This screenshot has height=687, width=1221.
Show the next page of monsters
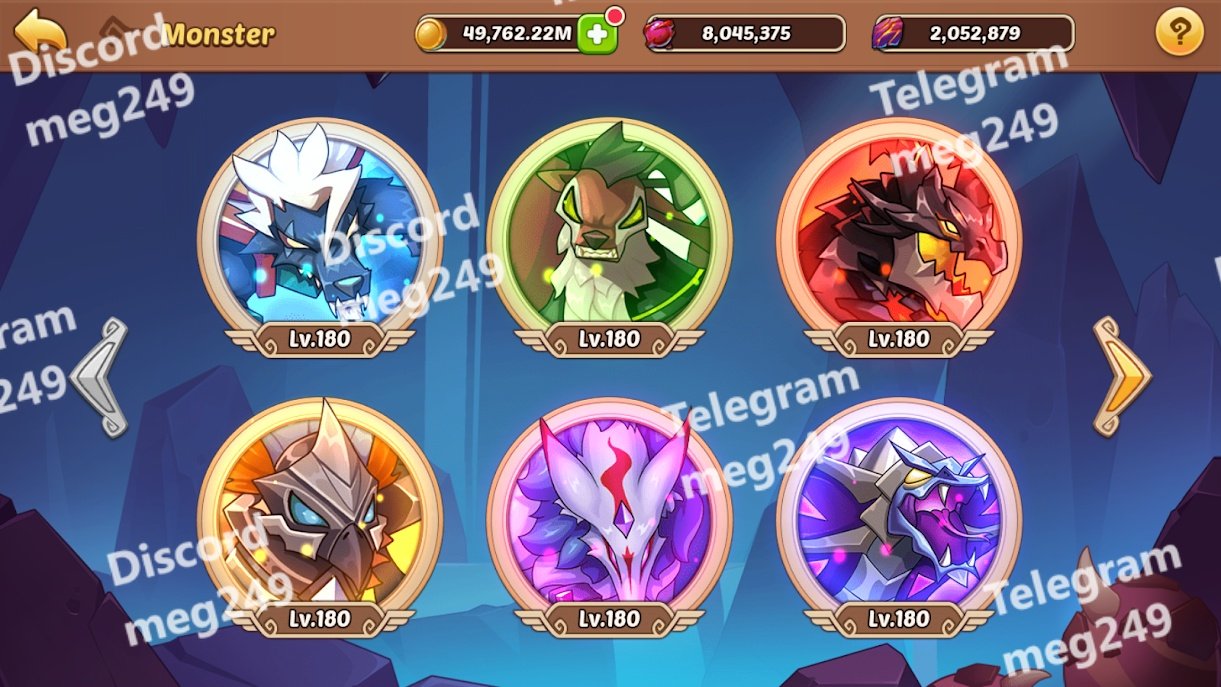[x=1120, y=376]
